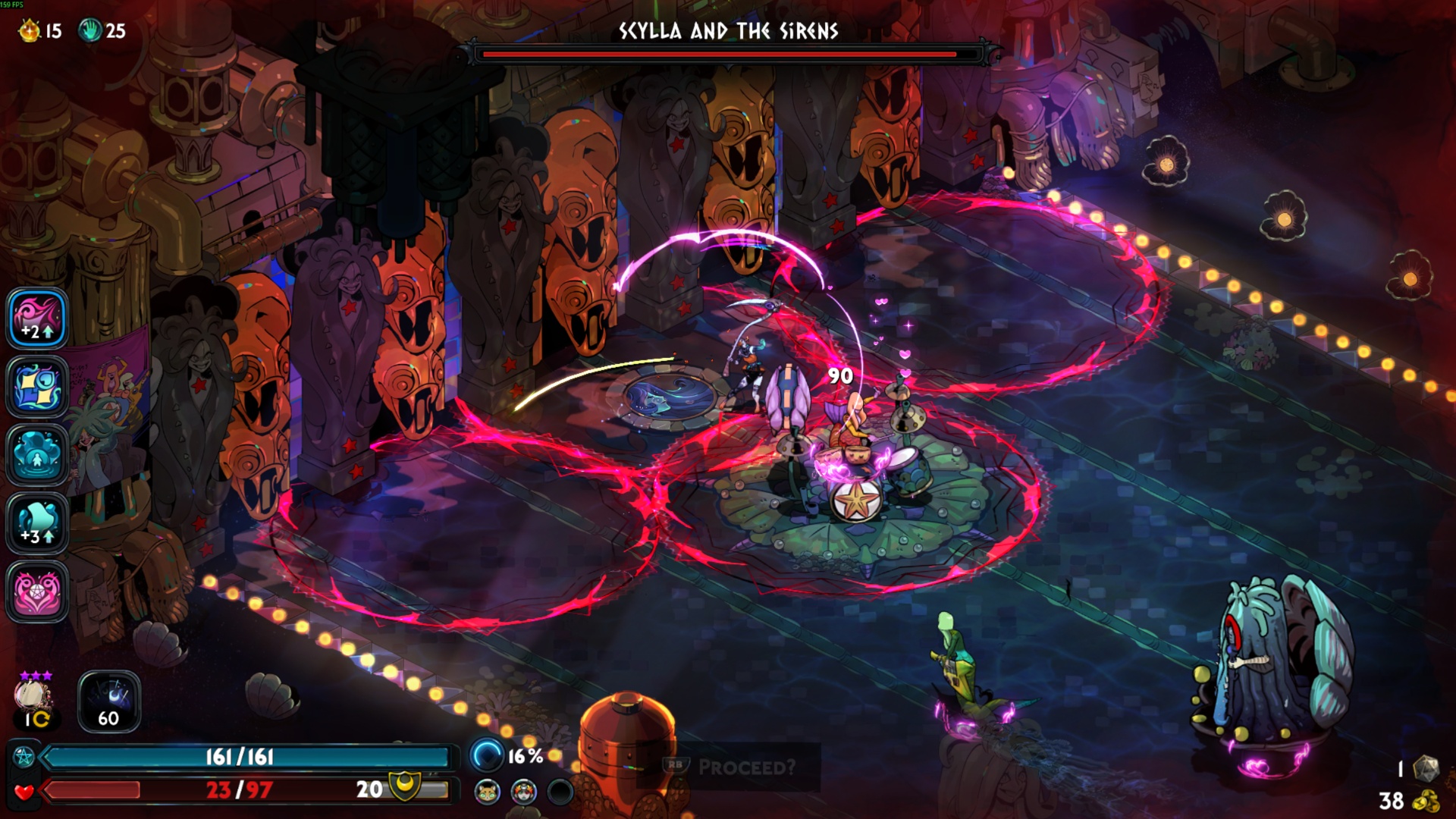
Task: Select the cat familiar portrait
Action: 488,792
